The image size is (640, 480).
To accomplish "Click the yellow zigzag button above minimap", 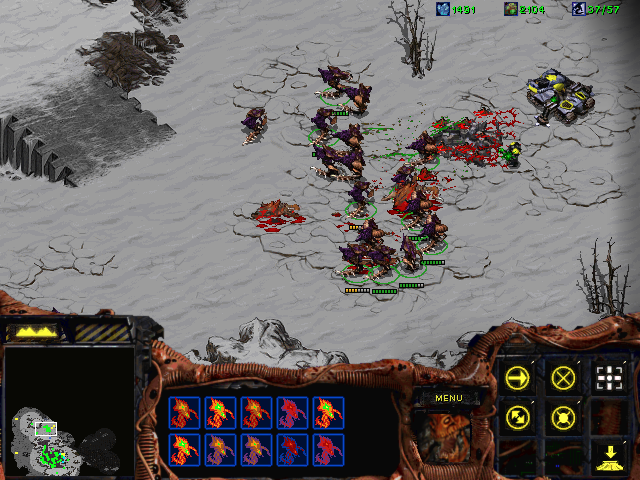I will (37, 330).
